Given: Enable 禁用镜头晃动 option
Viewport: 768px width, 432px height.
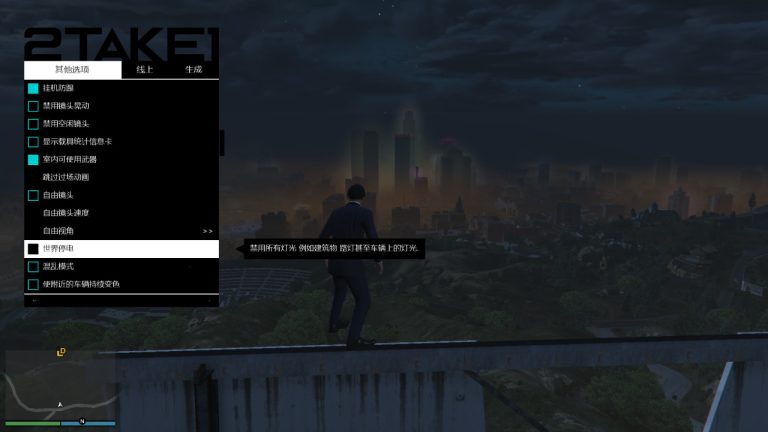Looking at the screenshot, I should coord(33,106).
